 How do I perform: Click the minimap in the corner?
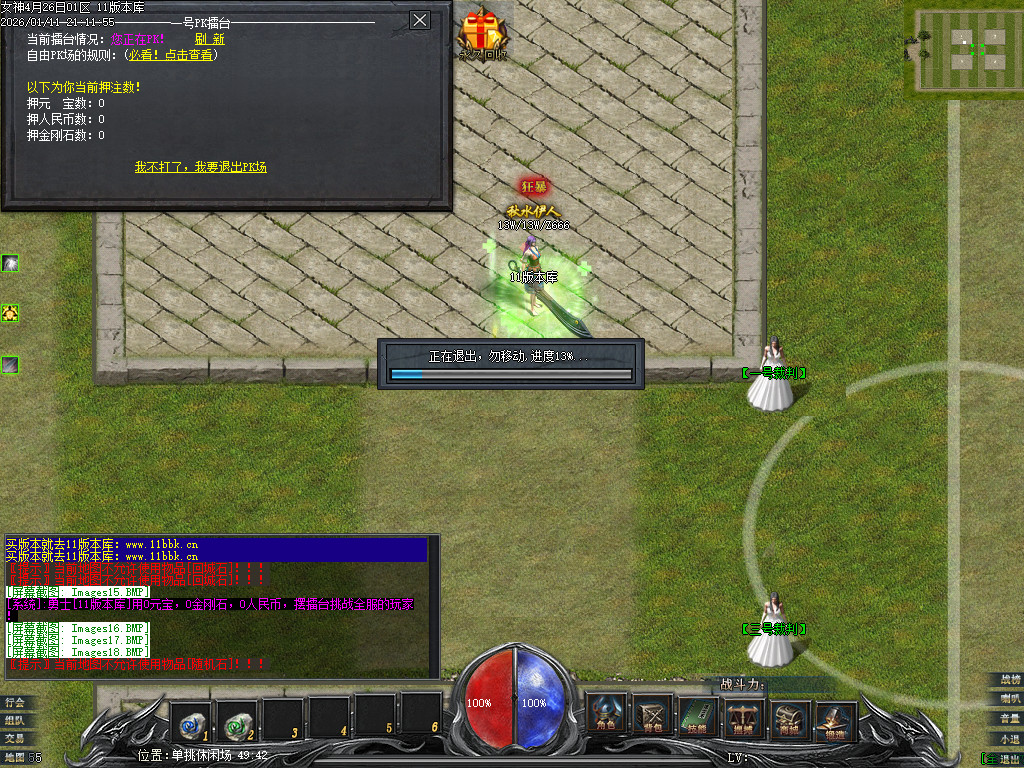pyautogui.click(x=963, y=48)
